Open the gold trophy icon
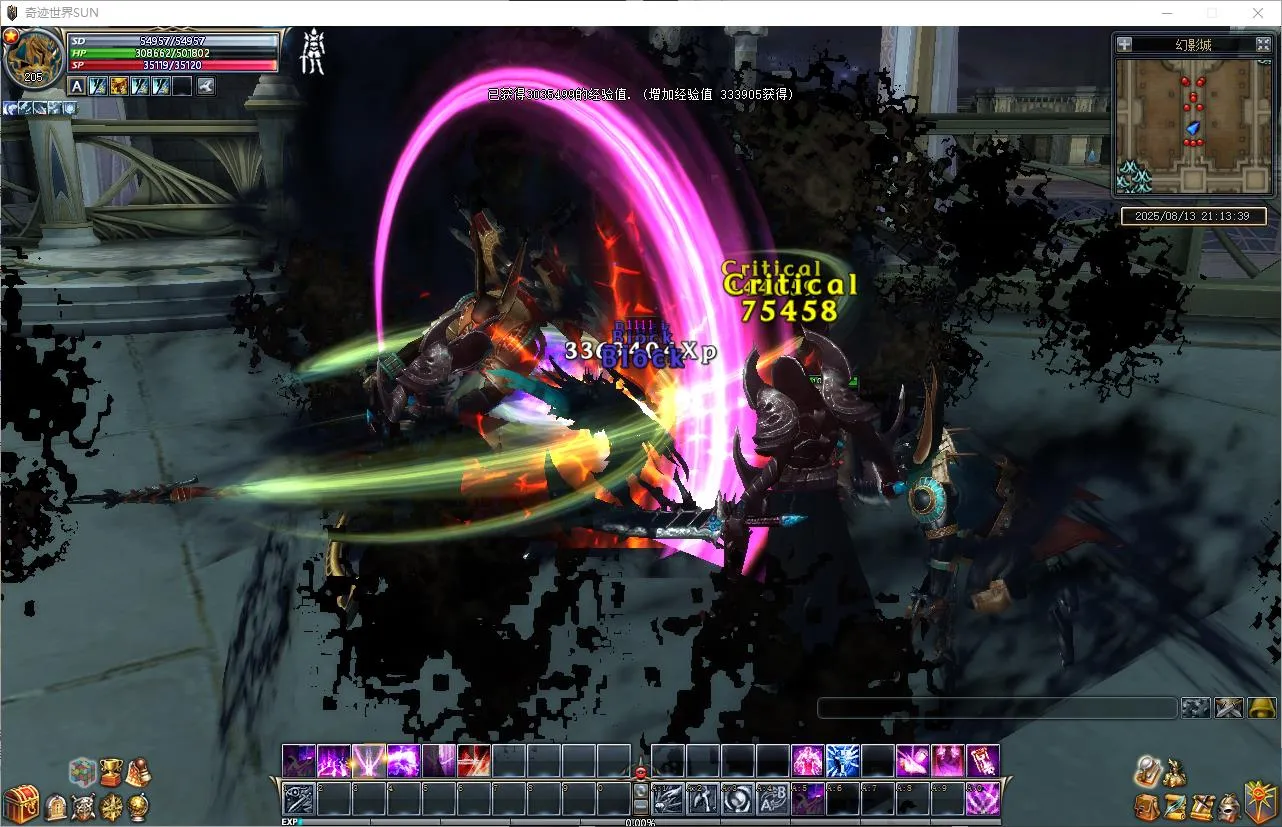Viewport: 1282px width, 827px height. click(110, 772)
